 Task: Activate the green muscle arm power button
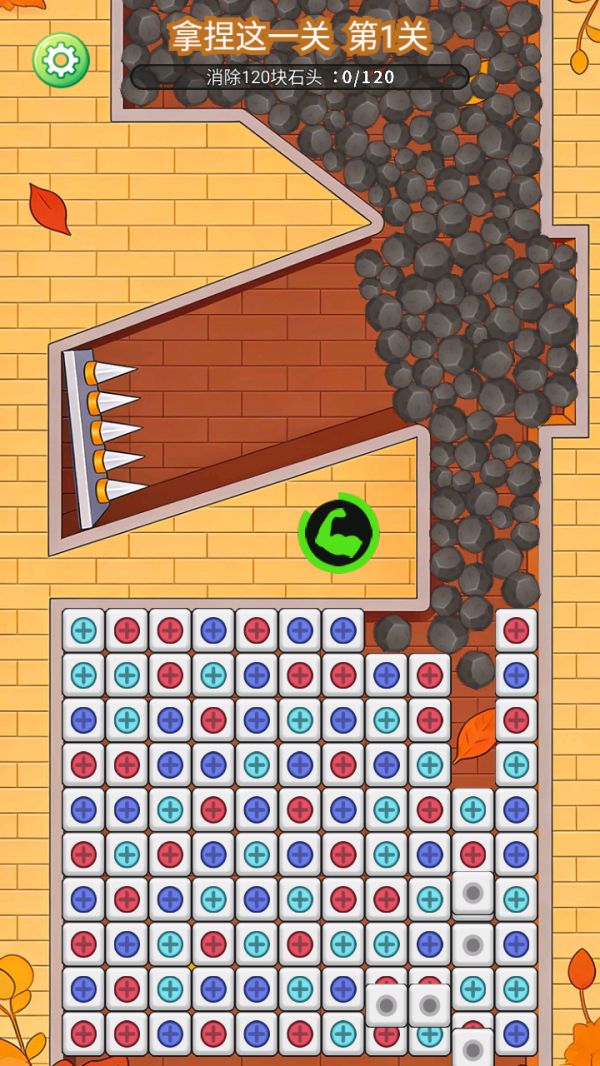point(339,533)
